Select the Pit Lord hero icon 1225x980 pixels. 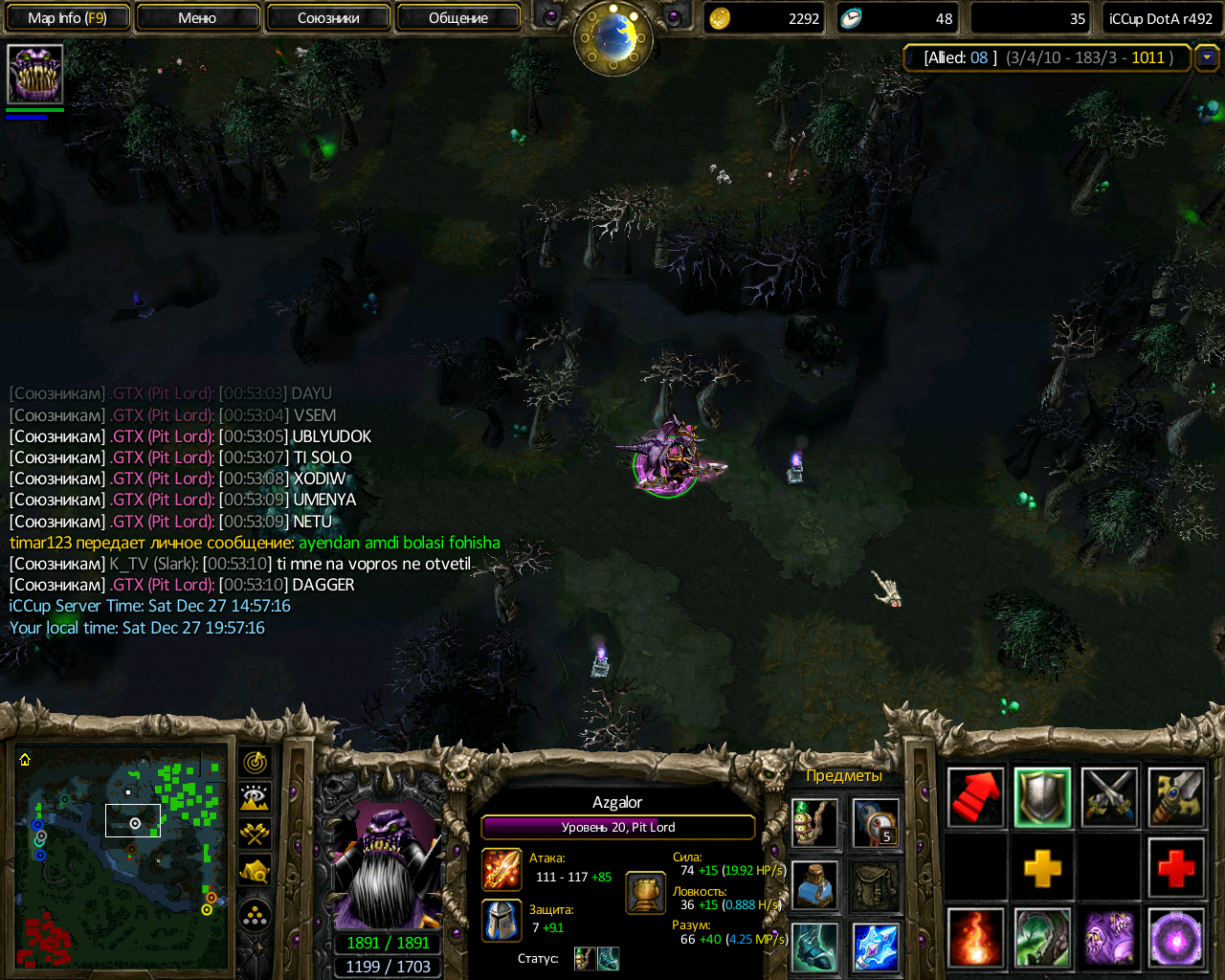pos(35,74)
